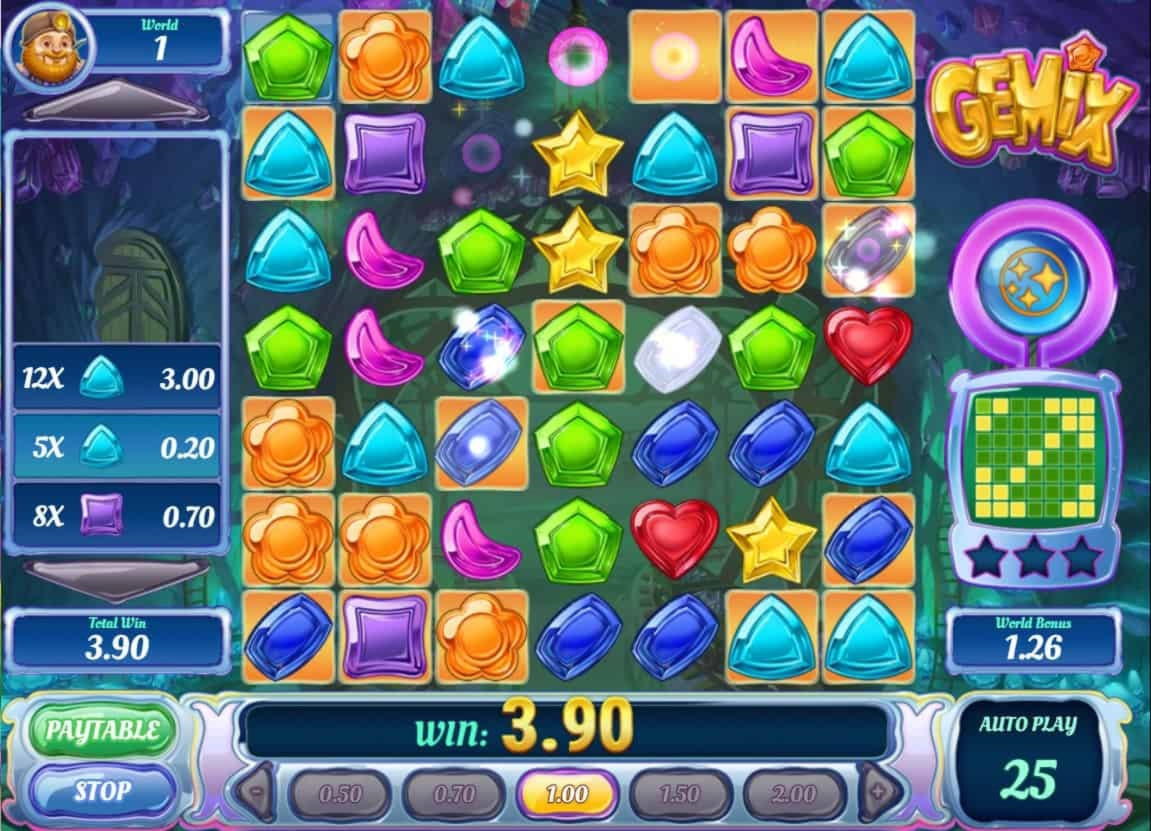This screenshot has height=831, width=1151.
Task: Select the 1.00 bet amount
Action: click(567, 795)
